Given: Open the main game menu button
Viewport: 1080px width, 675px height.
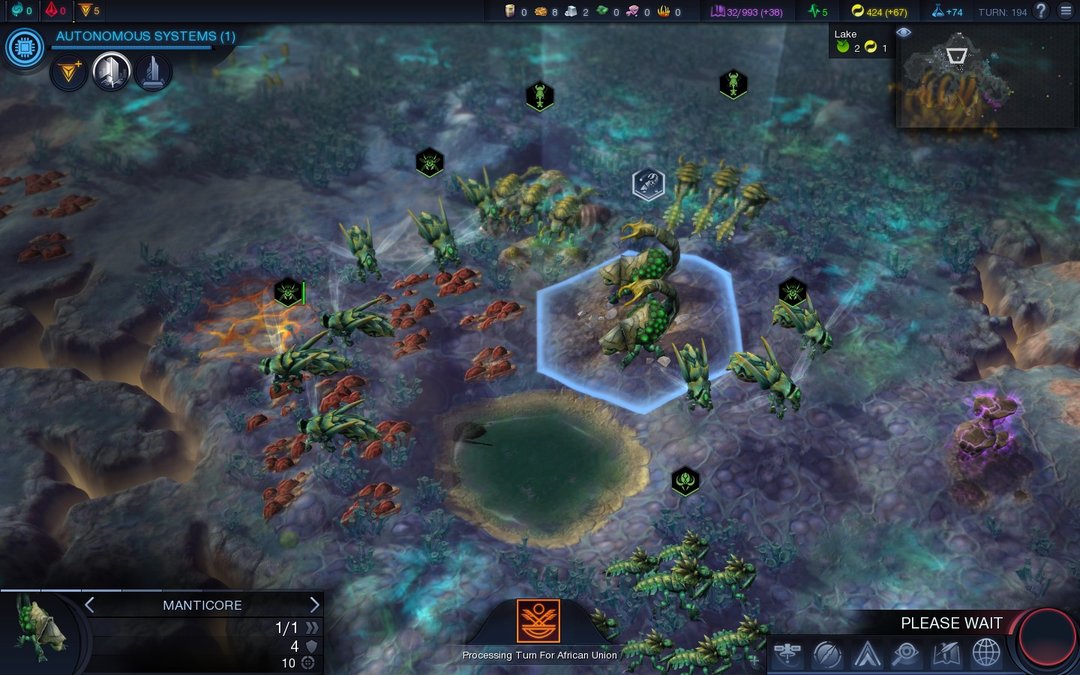Looking at the screenshot, I should pyautogui.click(x=1066, y=11).
